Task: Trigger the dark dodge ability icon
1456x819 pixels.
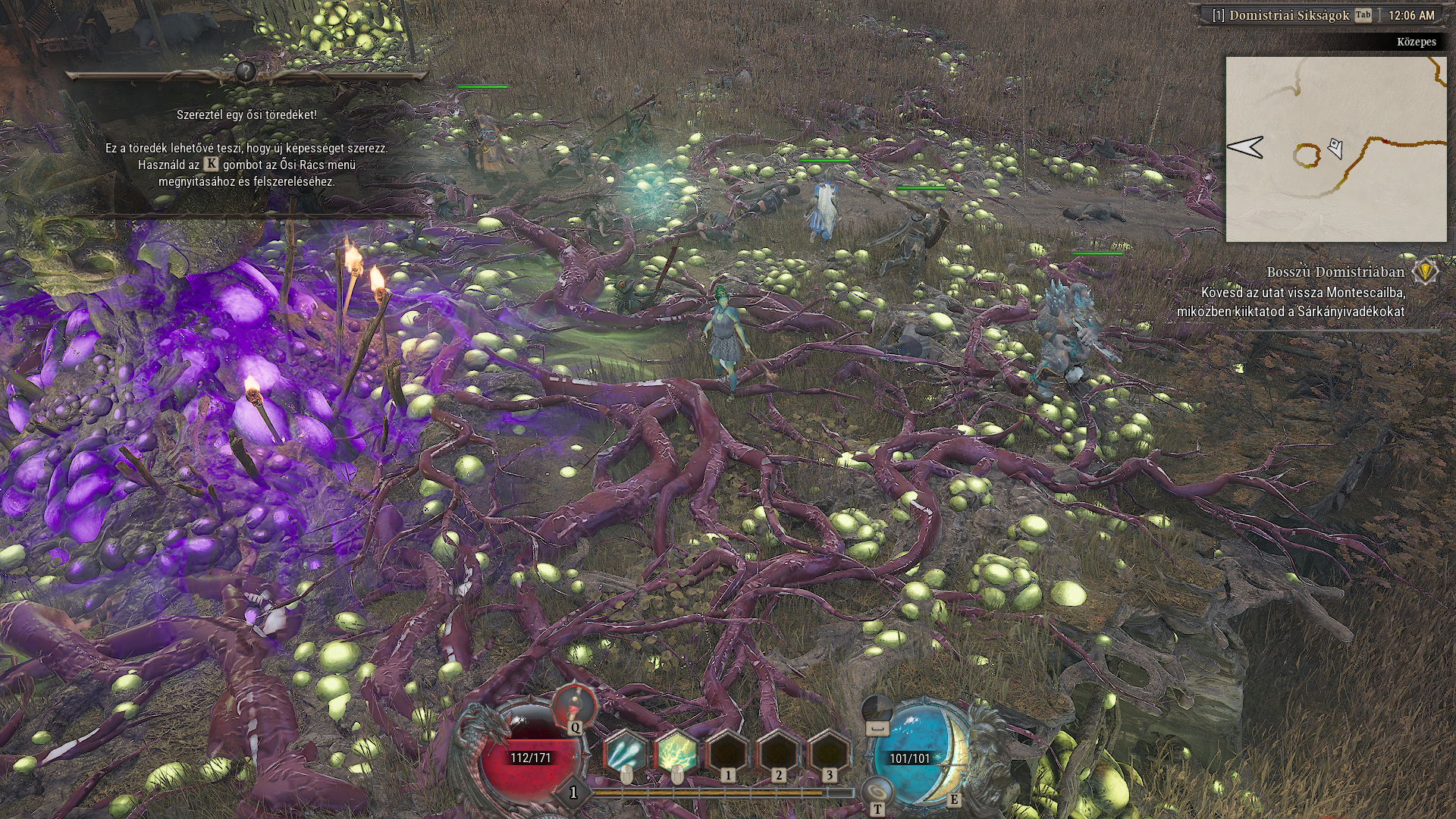Action: click(877, 711)
